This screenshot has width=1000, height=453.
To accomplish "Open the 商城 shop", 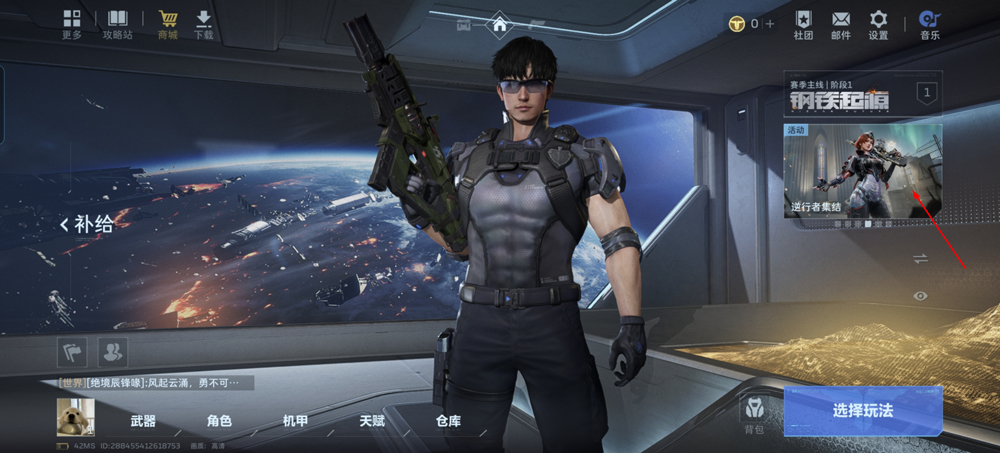I will pyautogui.click(x=167, y=24).
